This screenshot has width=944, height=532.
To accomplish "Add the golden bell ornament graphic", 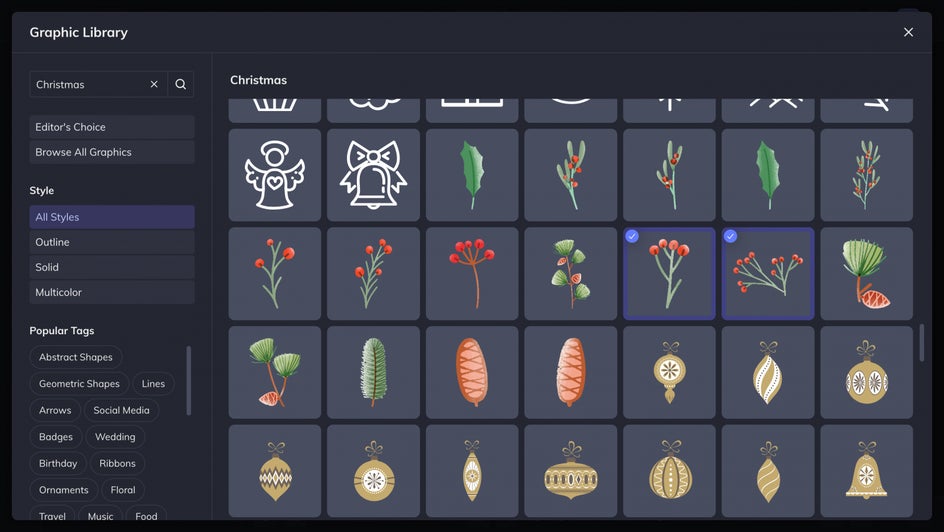I will (866, 471).
